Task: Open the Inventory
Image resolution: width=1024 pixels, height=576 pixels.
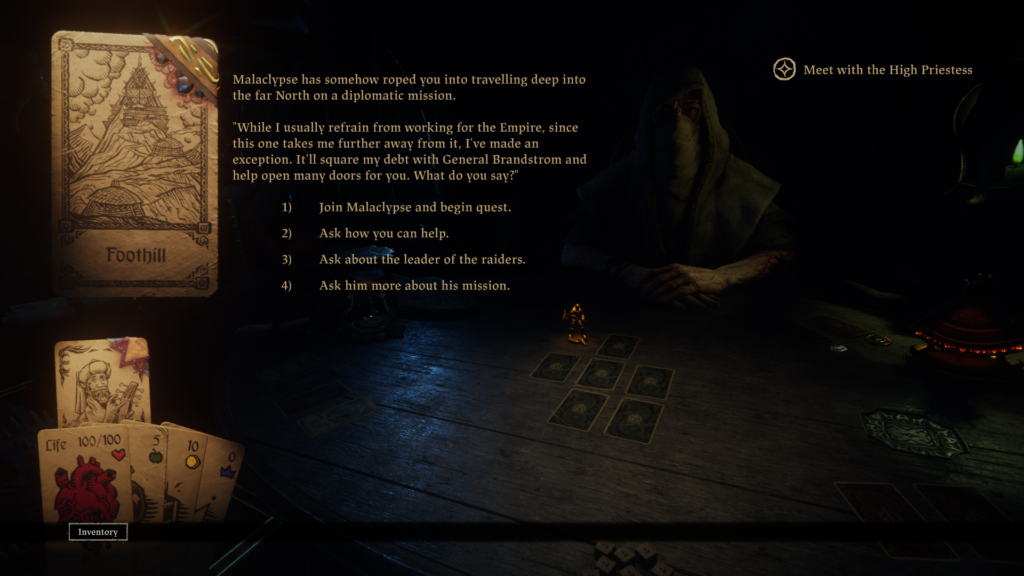Action: click(x=98, y=532)
